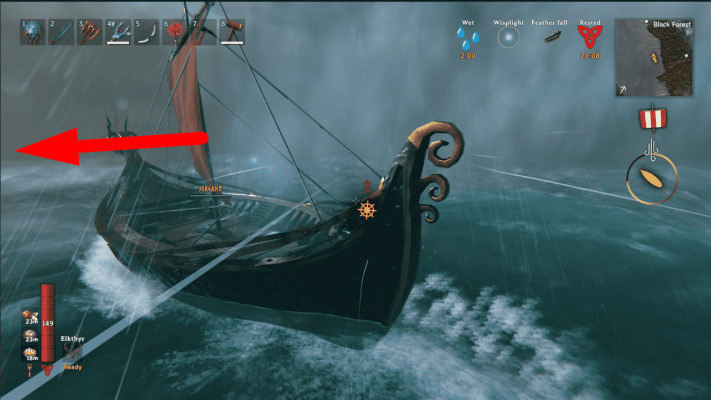Use the red item in hotbar slot 6

tap(176, 31)
